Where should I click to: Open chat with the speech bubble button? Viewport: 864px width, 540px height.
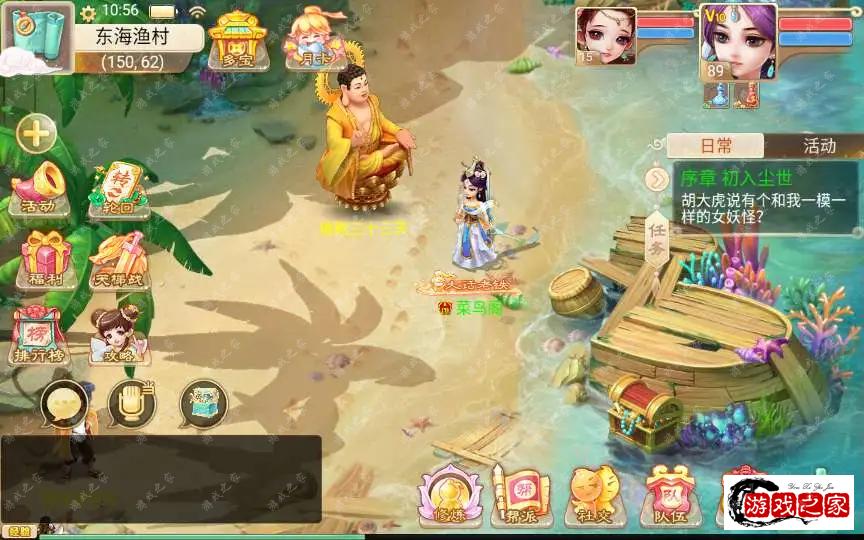[x=63, y=404]
